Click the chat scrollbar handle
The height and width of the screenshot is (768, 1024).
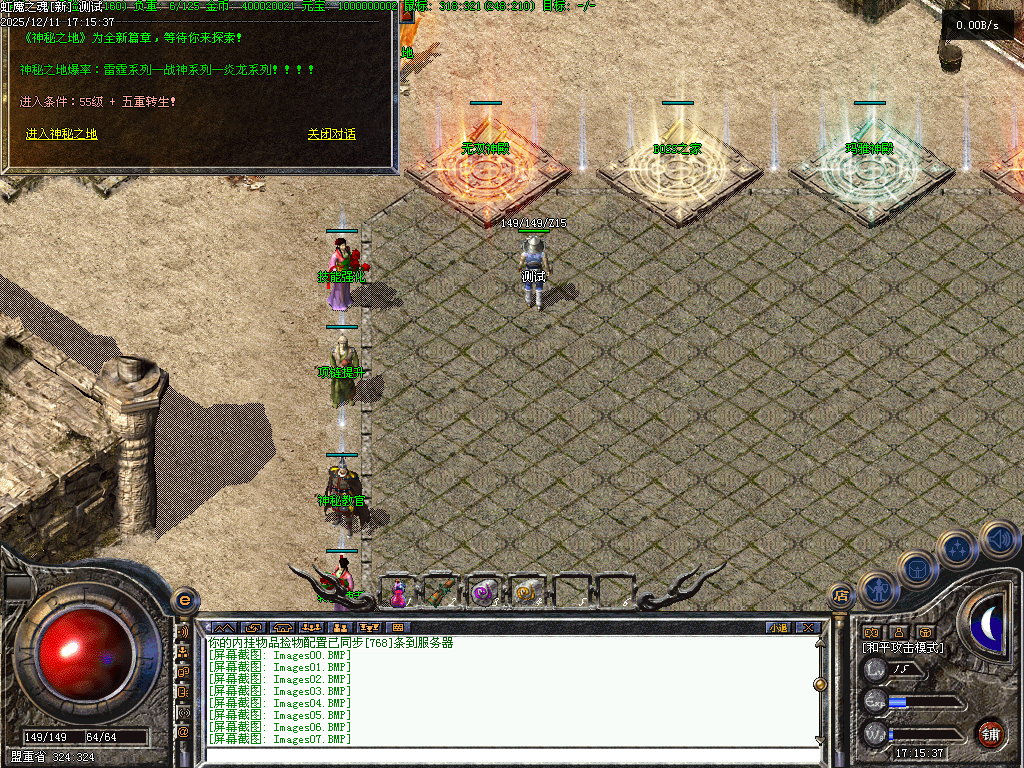tap(820, 684)
